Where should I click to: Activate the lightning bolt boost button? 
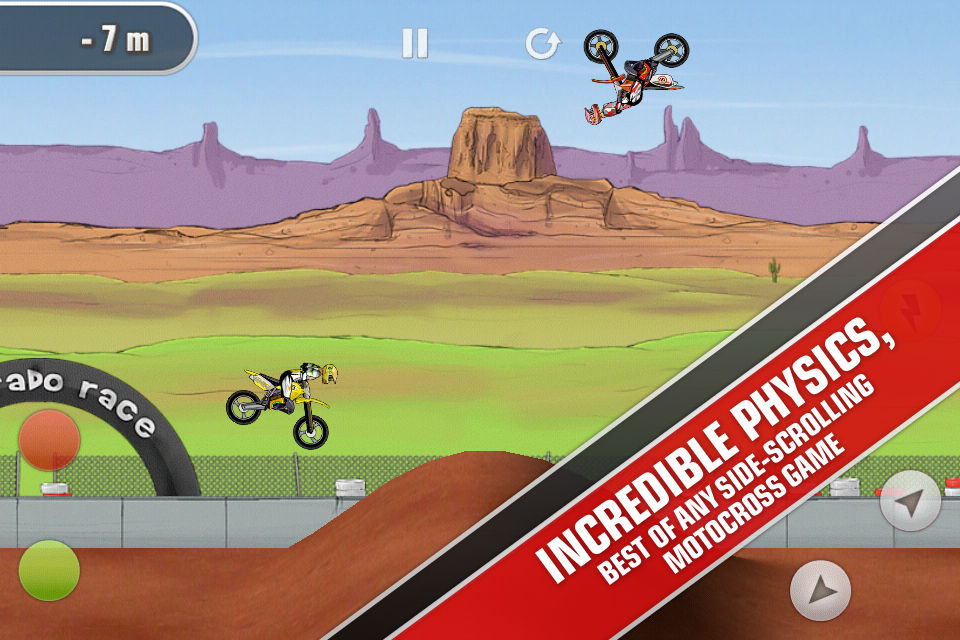point(910,309)
